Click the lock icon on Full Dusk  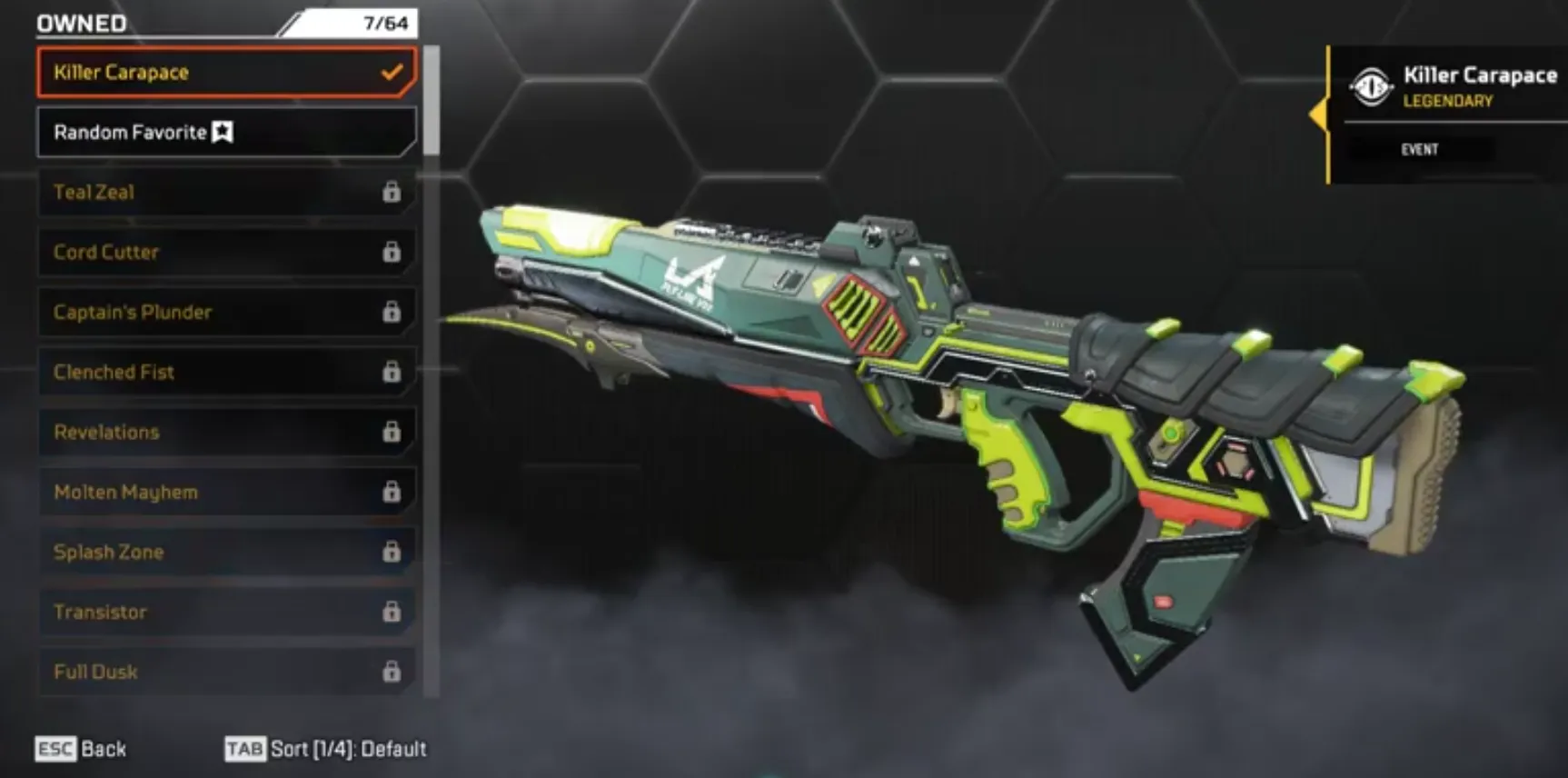click(x=392, y=672)
